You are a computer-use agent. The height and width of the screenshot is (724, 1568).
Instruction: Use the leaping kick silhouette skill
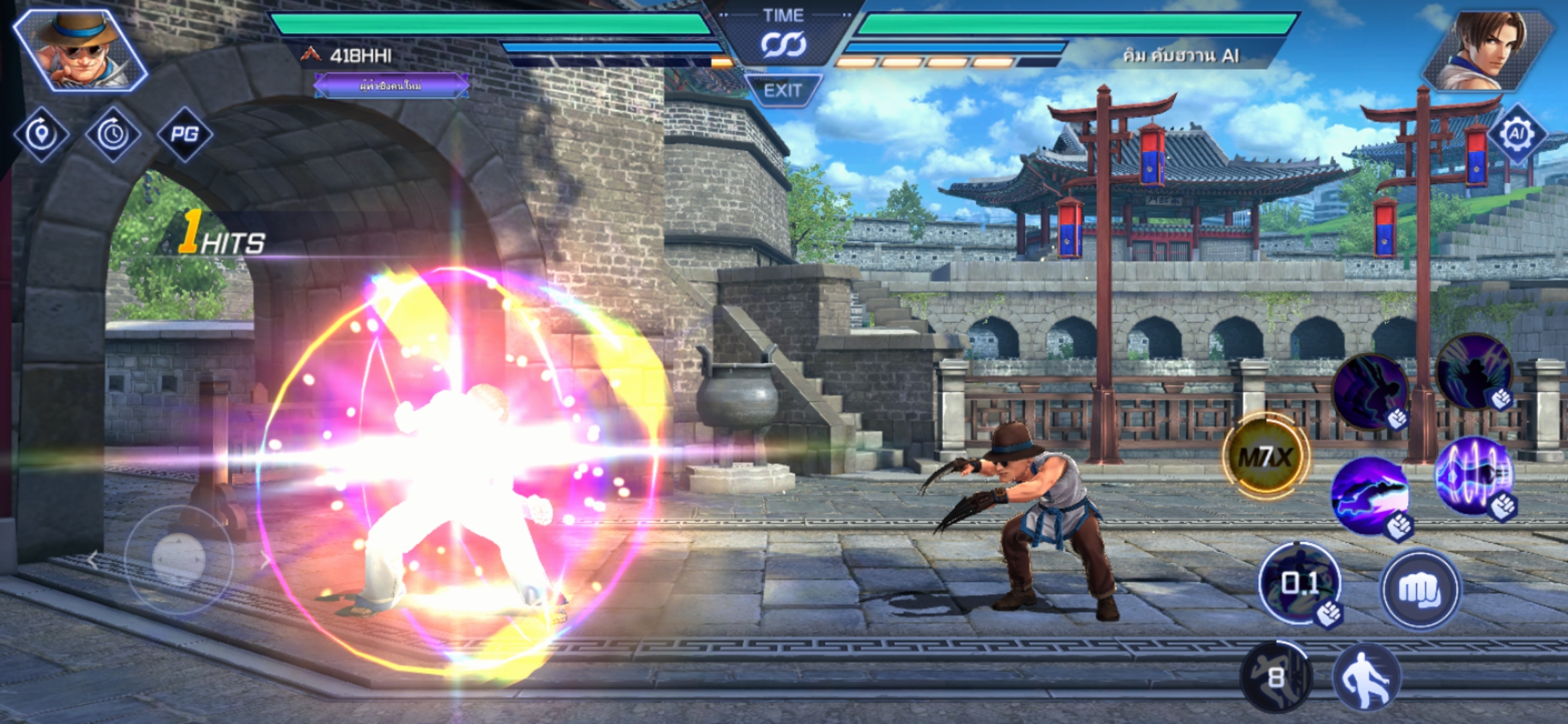pos(1369,392)
